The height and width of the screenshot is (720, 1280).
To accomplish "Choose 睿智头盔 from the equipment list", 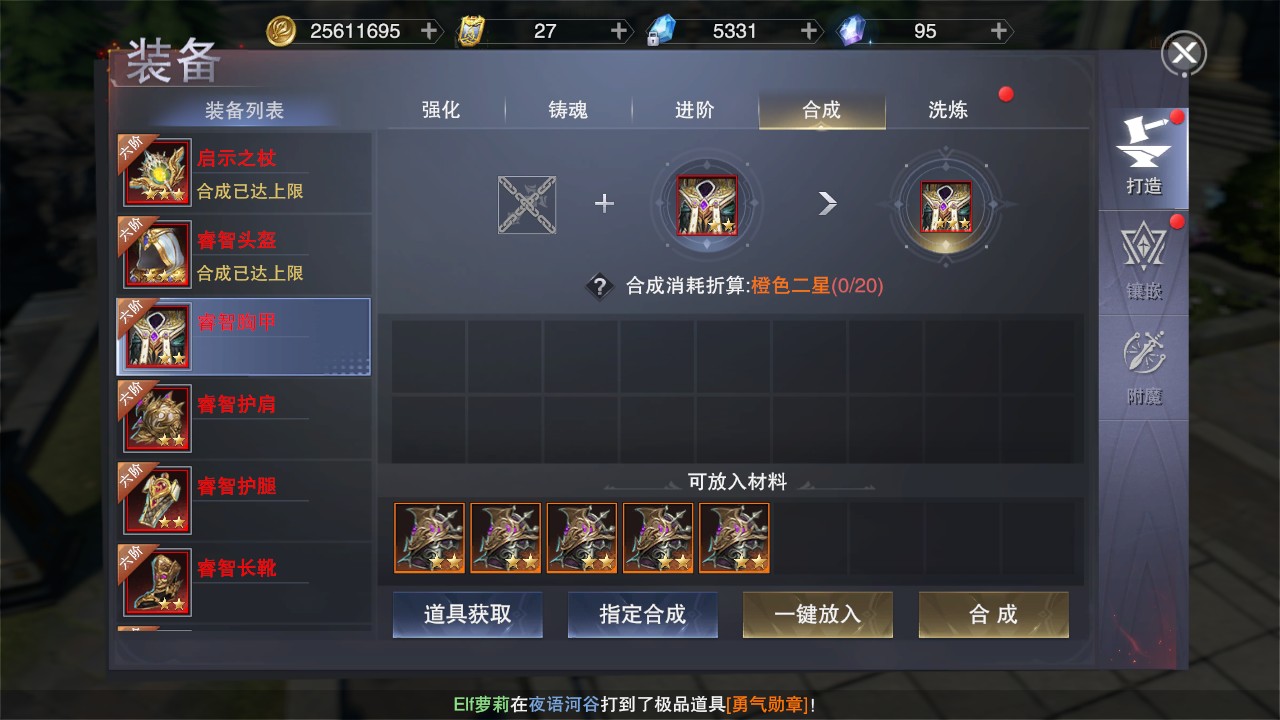I will click(244, 255).
